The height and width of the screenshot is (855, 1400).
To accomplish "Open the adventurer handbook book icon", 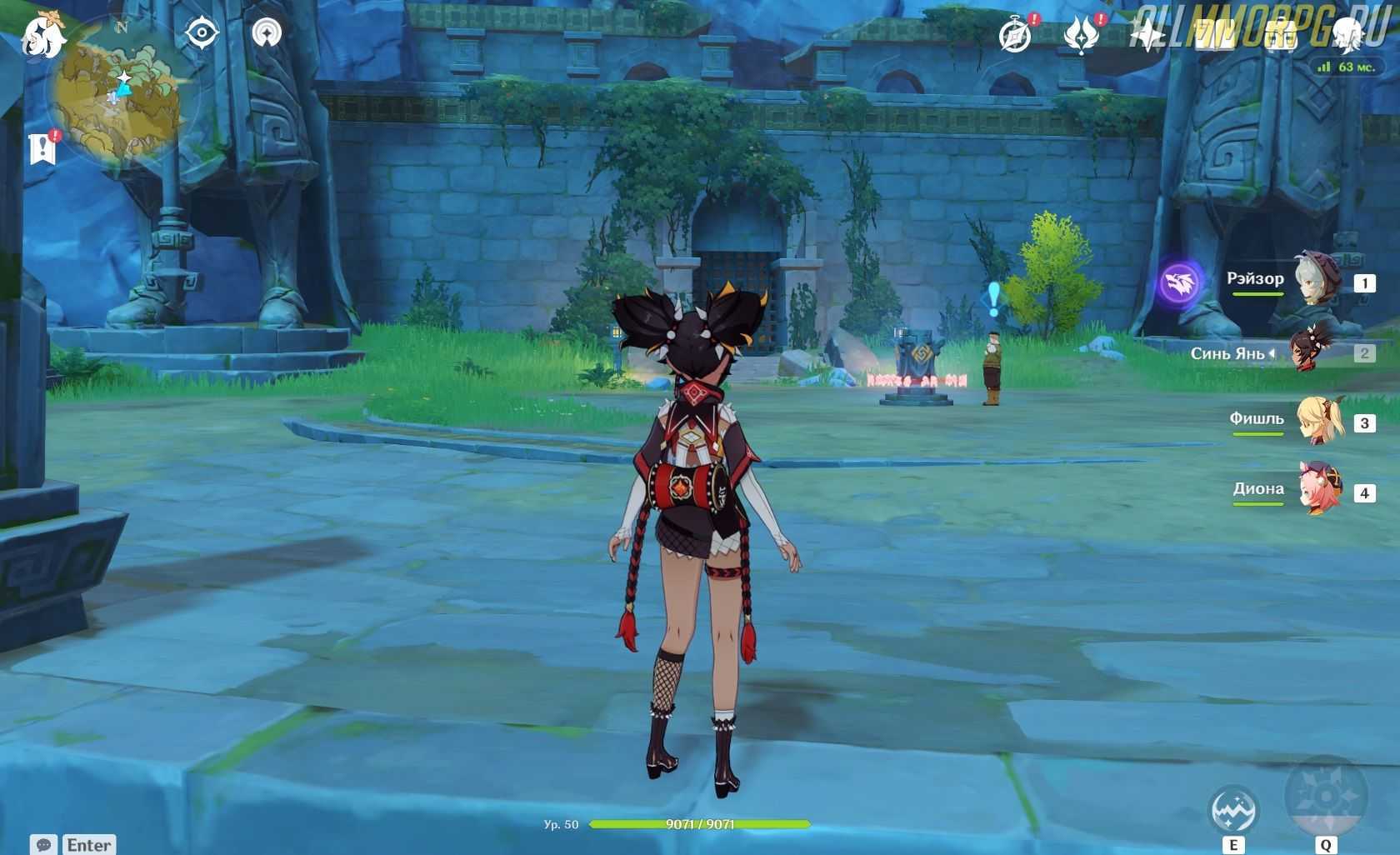I will (x=1213, y=36).
